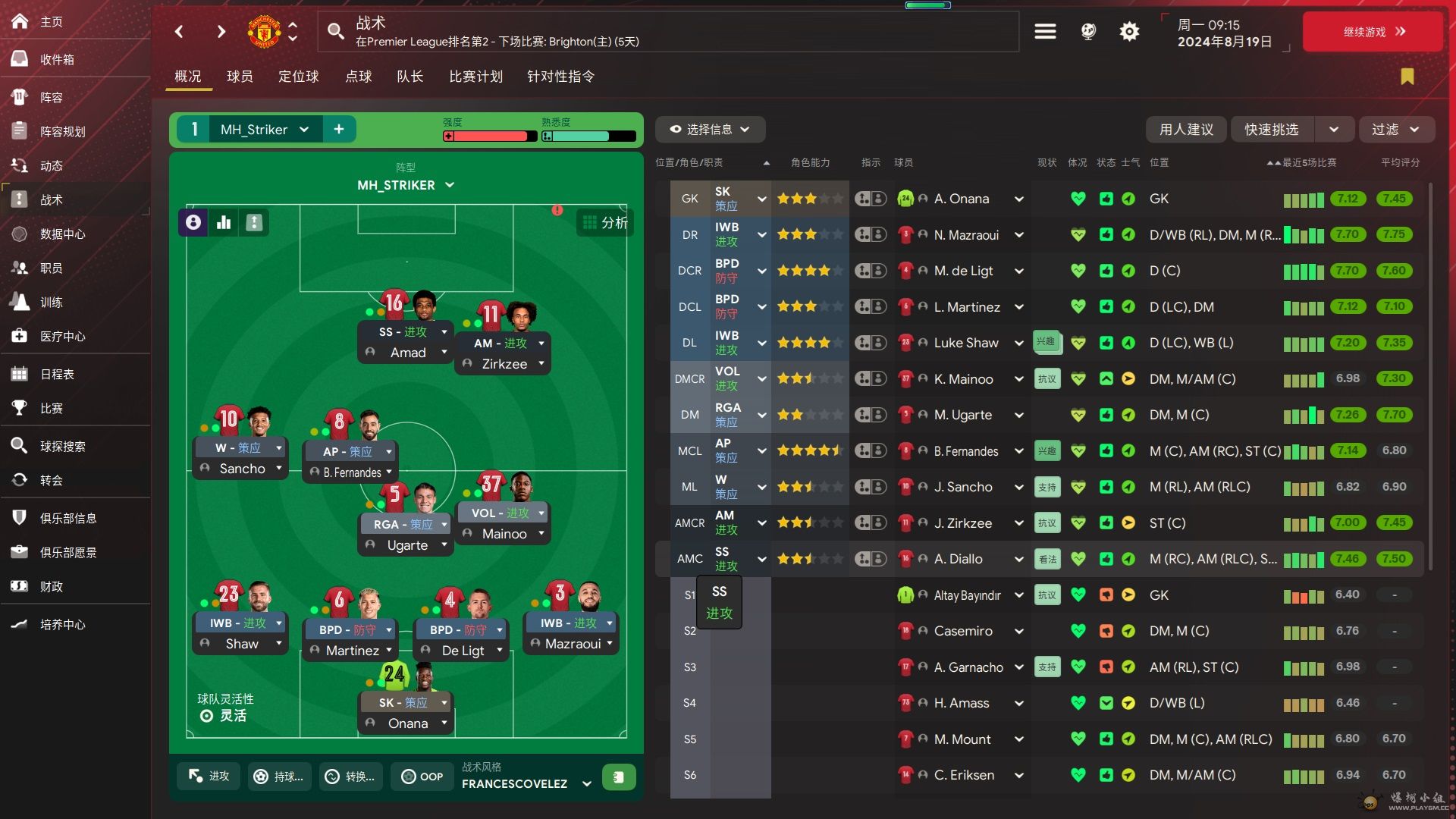Open 过滤 filter dropdown
Viewport: 1456px width, 819px height.
[x=1395, y=130]
